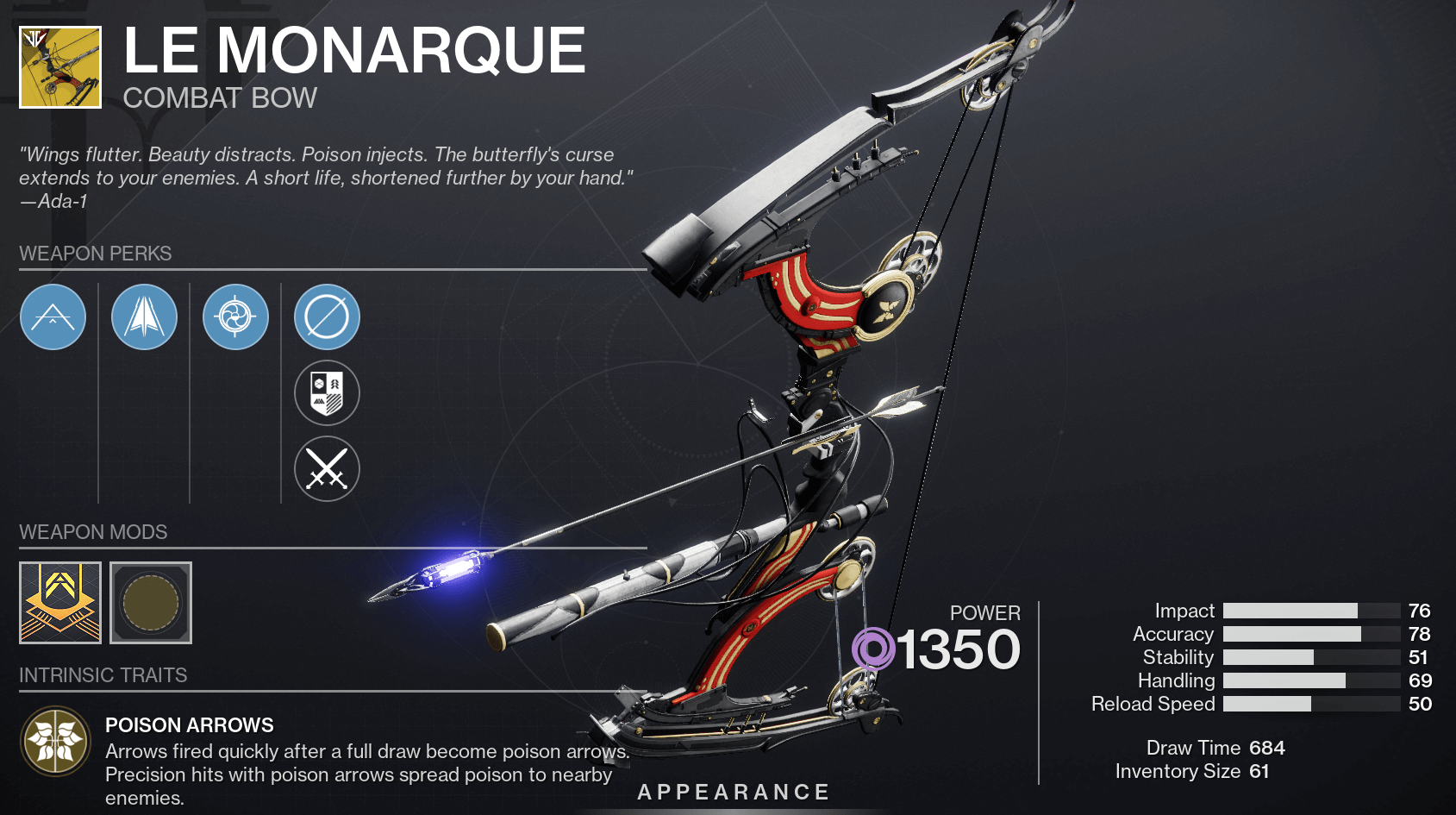This screenshot has width=1456, height=815.
Task: Choose the crossed swords perk icon
Action: [x=327, y=469]
